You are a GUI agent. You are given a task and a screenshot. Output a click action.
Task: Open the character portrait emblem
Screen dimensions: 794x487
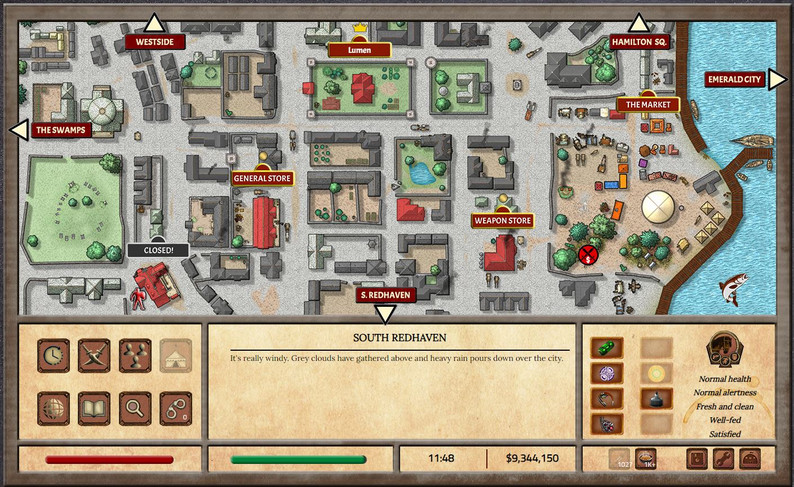tap(726, 350)
